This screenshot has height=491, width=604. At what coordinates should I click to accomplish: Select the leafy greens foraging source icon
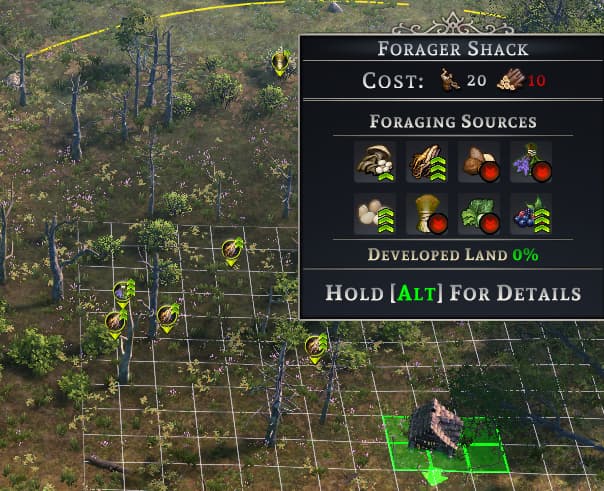(x=477, y=212)
